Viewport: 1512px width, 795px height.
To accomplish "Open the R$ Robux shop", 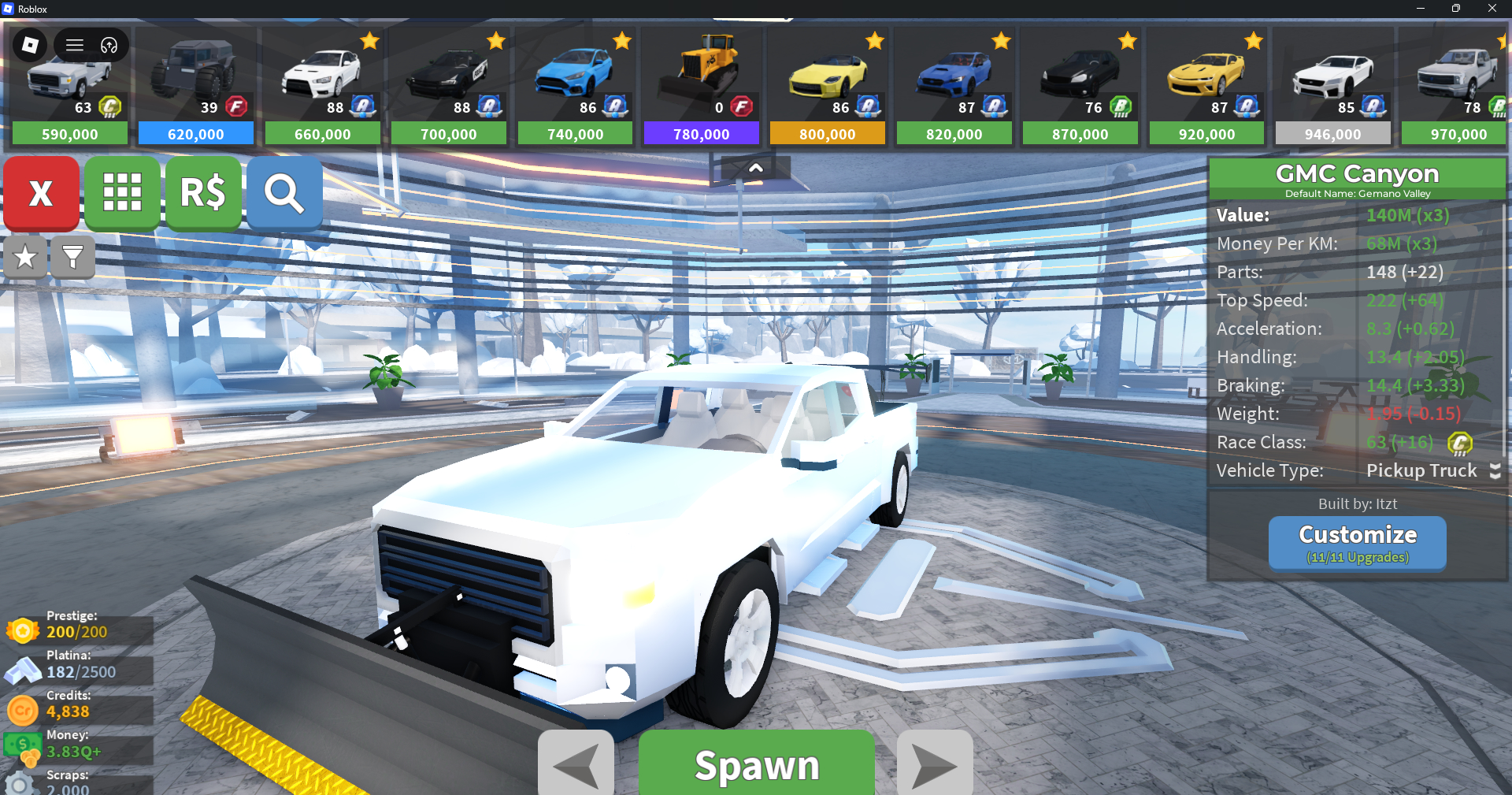I will point(203,193).
